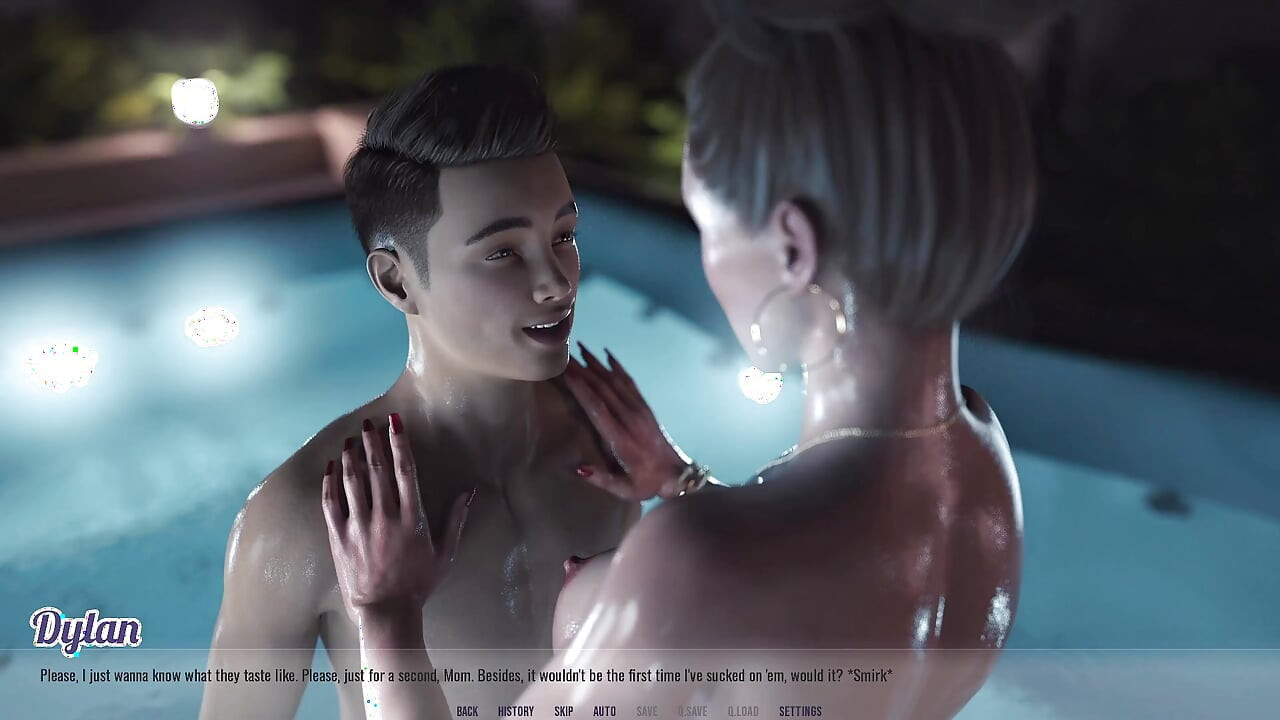
Task: Click BACK at the far left of the bar
Action: click(x=466, y=712)
